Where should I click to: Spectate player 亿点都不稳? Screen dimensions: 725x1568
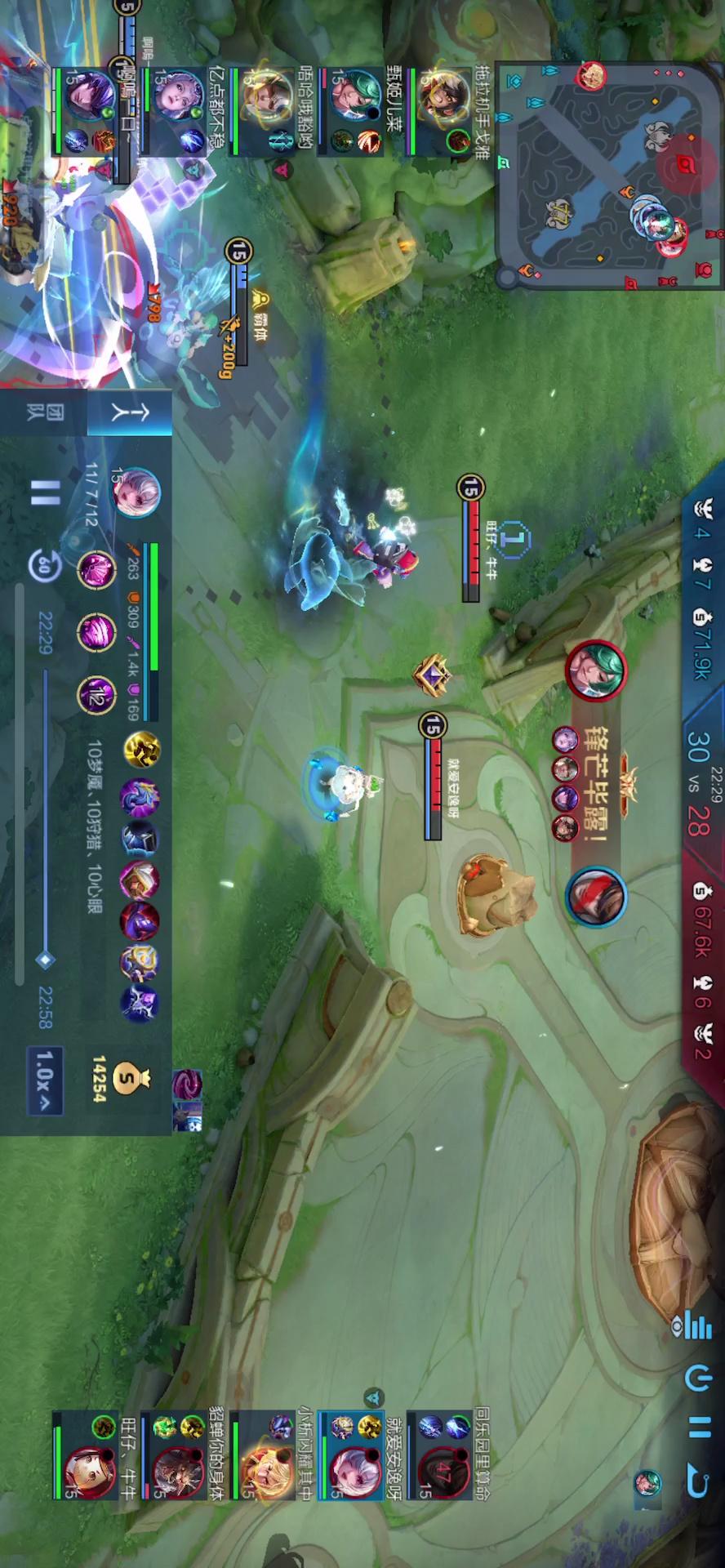click(178, 111)
